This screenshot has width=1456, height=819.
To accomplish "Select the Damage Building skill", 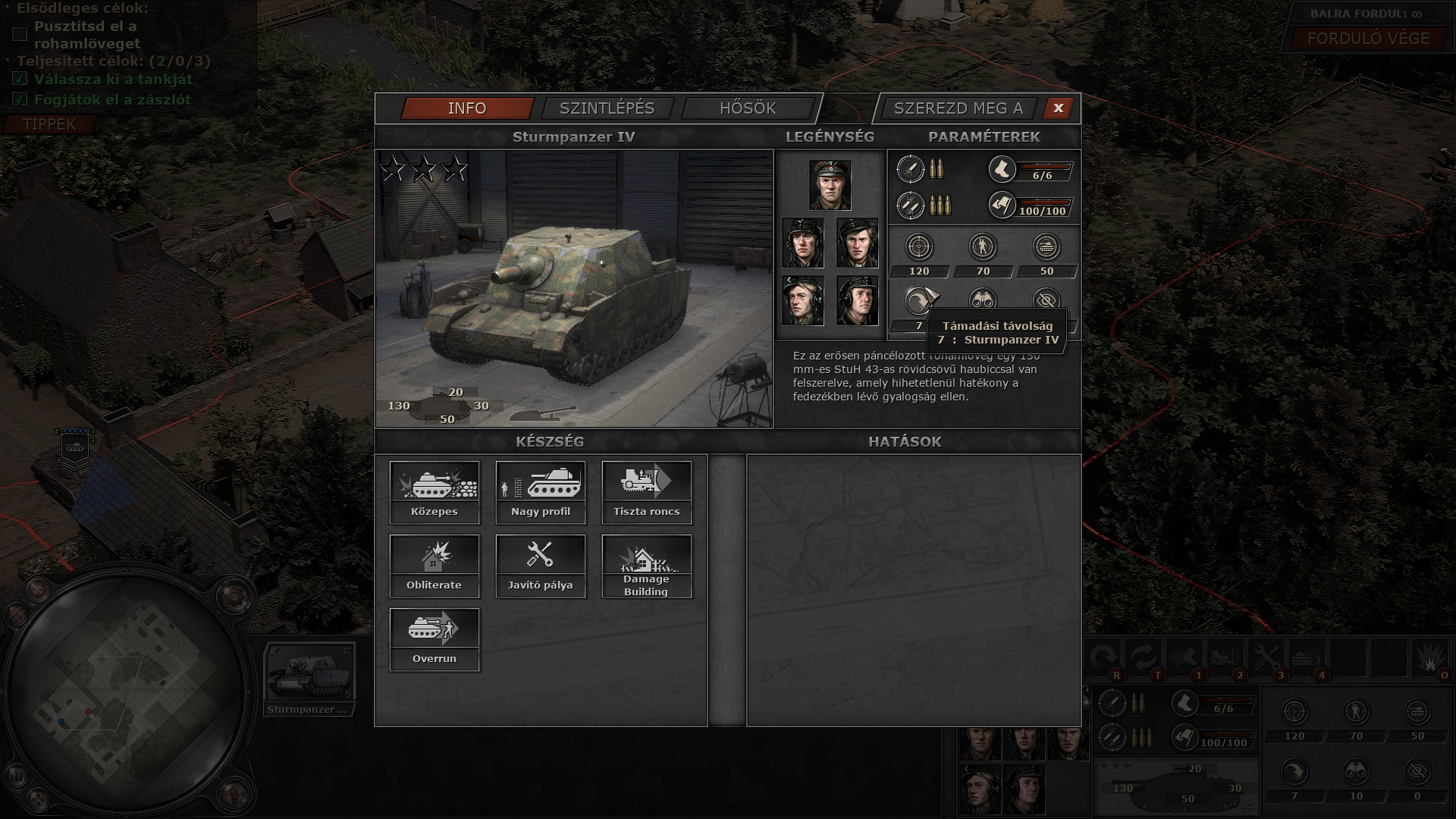I will click(x=647, y=565).
